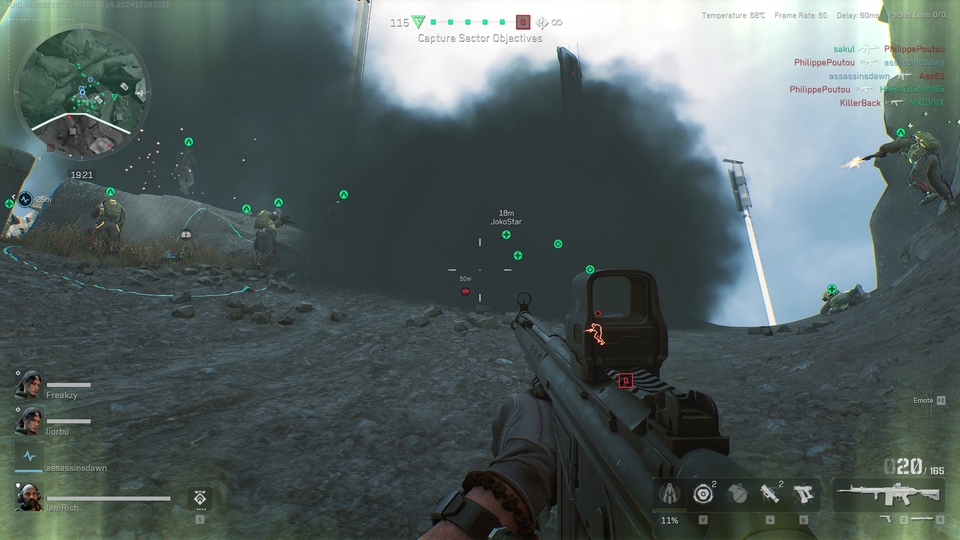Select the frag grenade slot
960x540 pixels.
pos(737,494)
